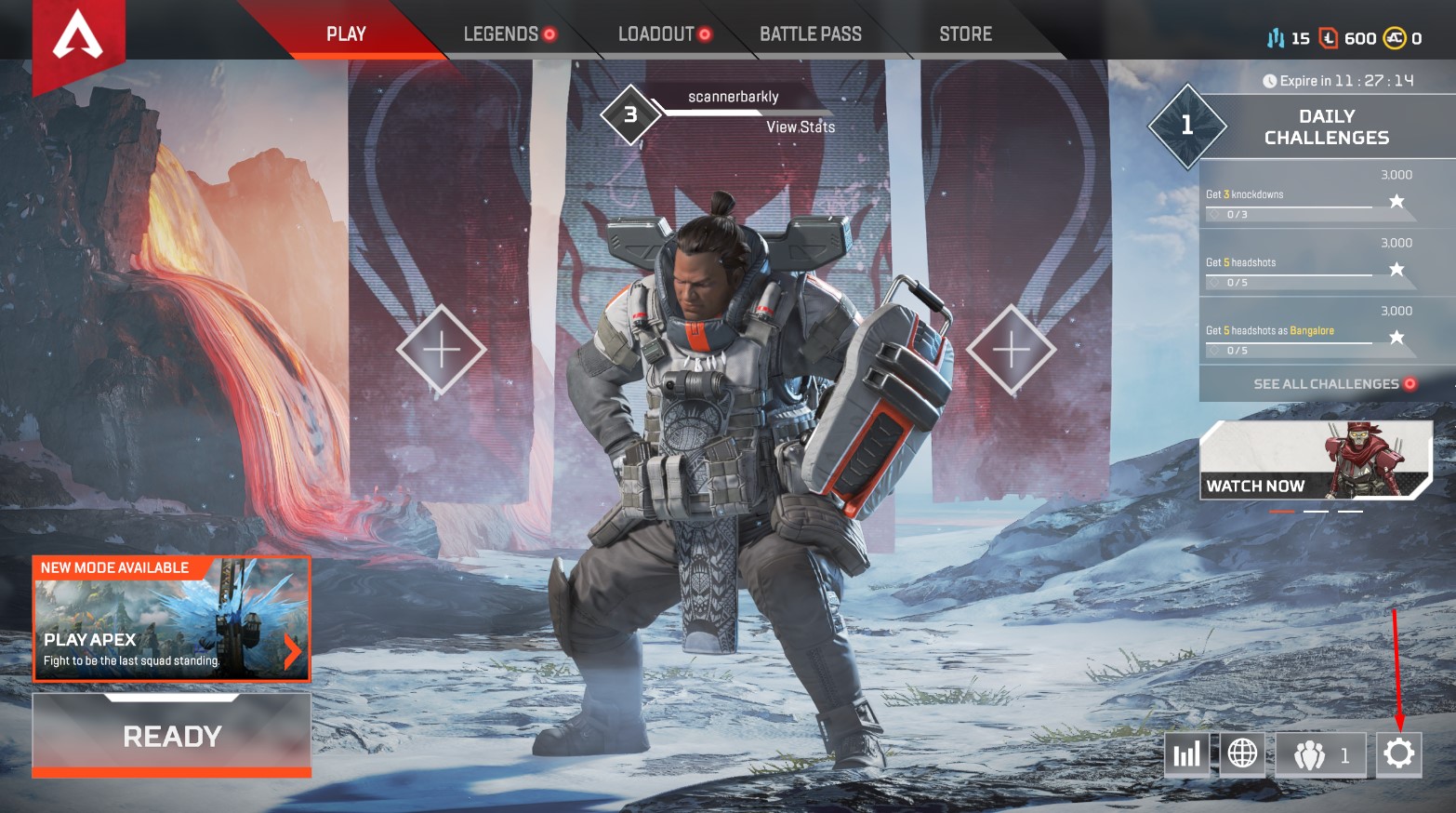Toggle the first carousel indicator under Watch Now
Screen dimensions: 1456x813
(x=1280, y=510)
